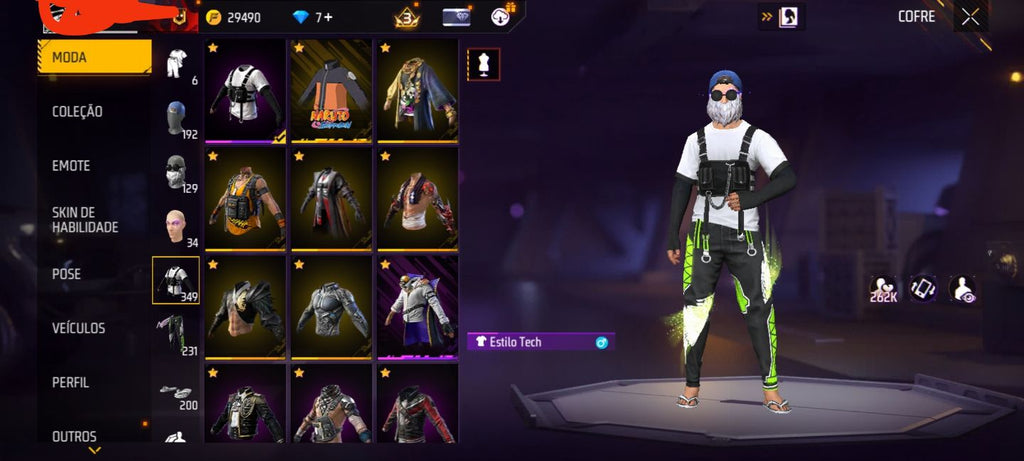Select the white shirt with black harness top
Screen dimensions: 1024x461
[x=245, y=89]
